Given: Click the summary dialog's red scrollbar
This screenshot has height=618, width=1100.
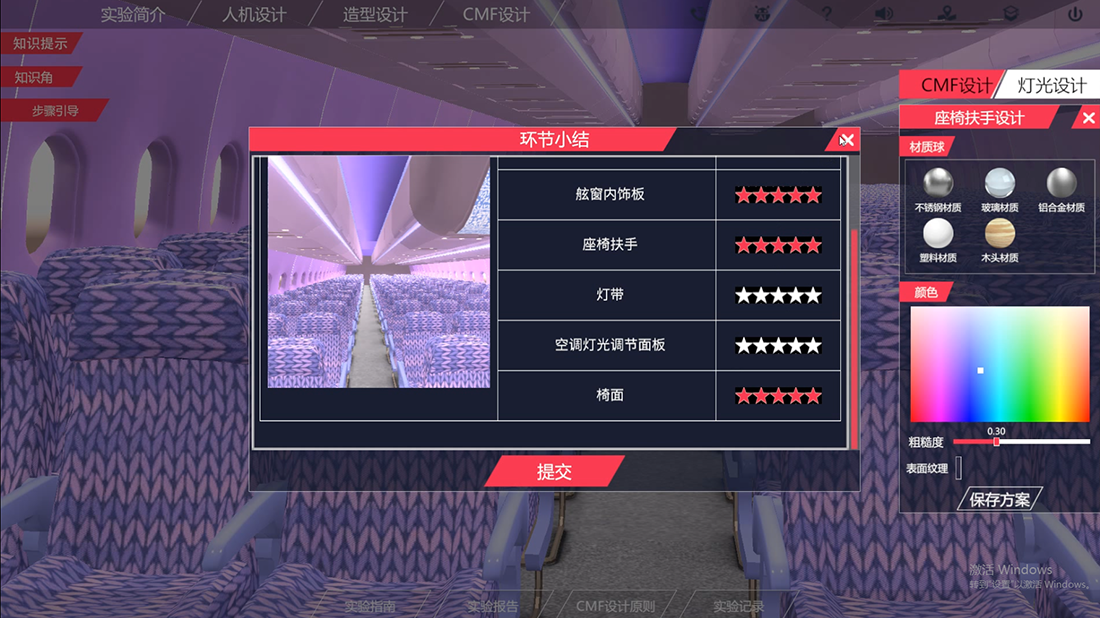Looking at the screenshot, I should pyautogui.click(x=854, y=340).
